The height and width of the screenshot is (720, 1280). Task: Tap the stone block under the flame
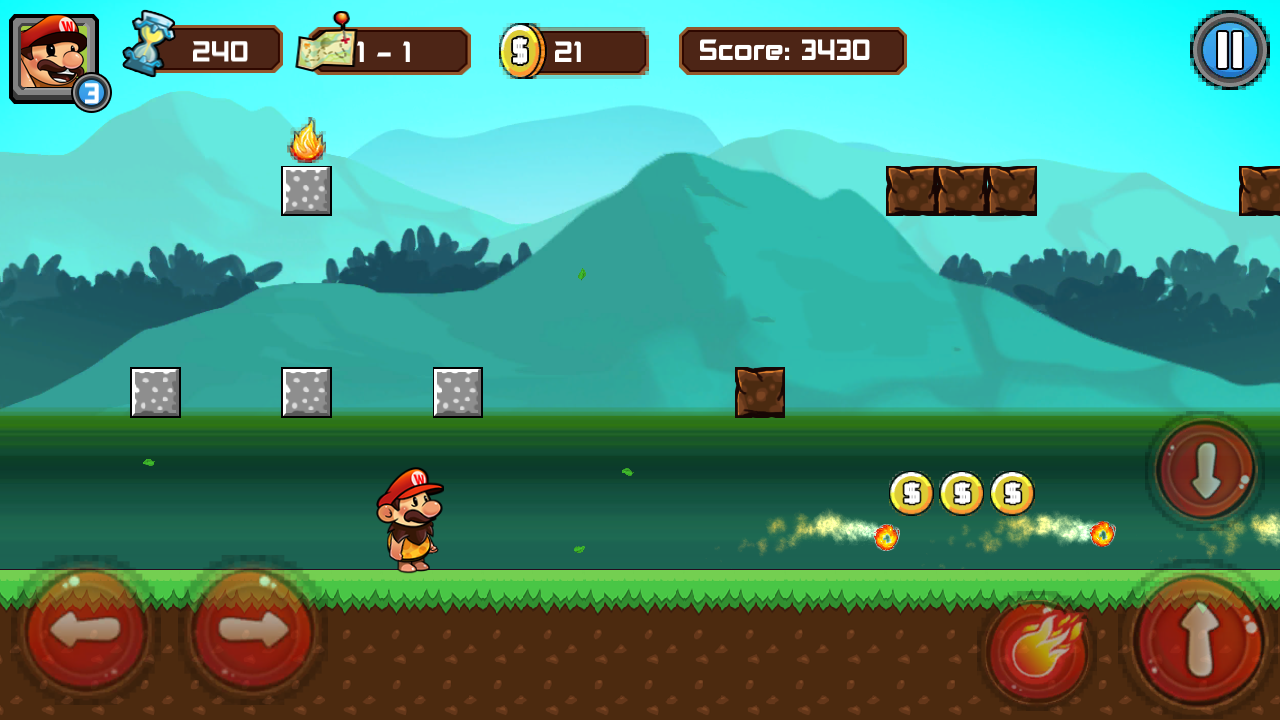306,192
